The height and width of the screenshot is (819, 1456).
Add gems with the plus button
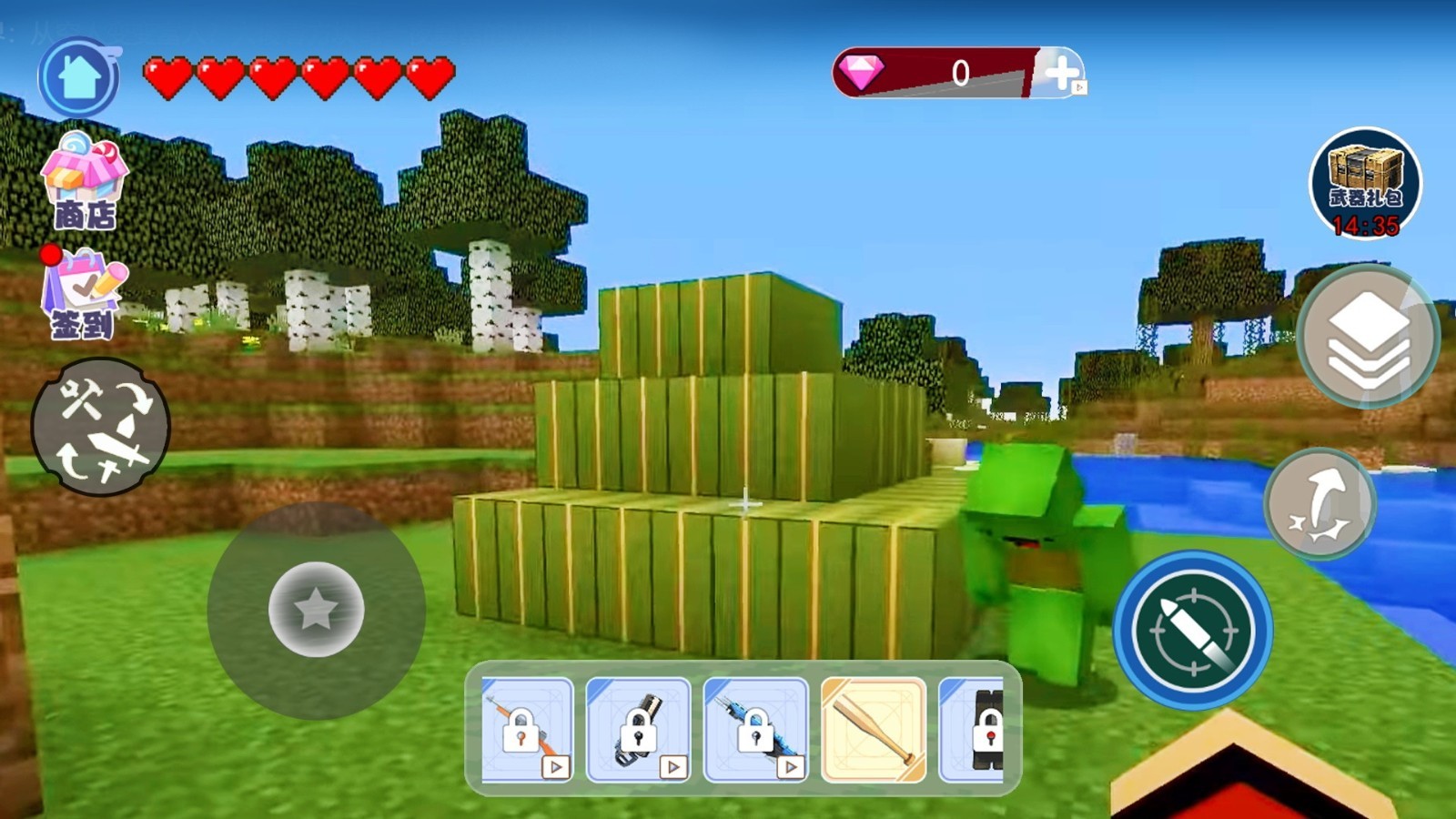click(x=1061, y=73)
